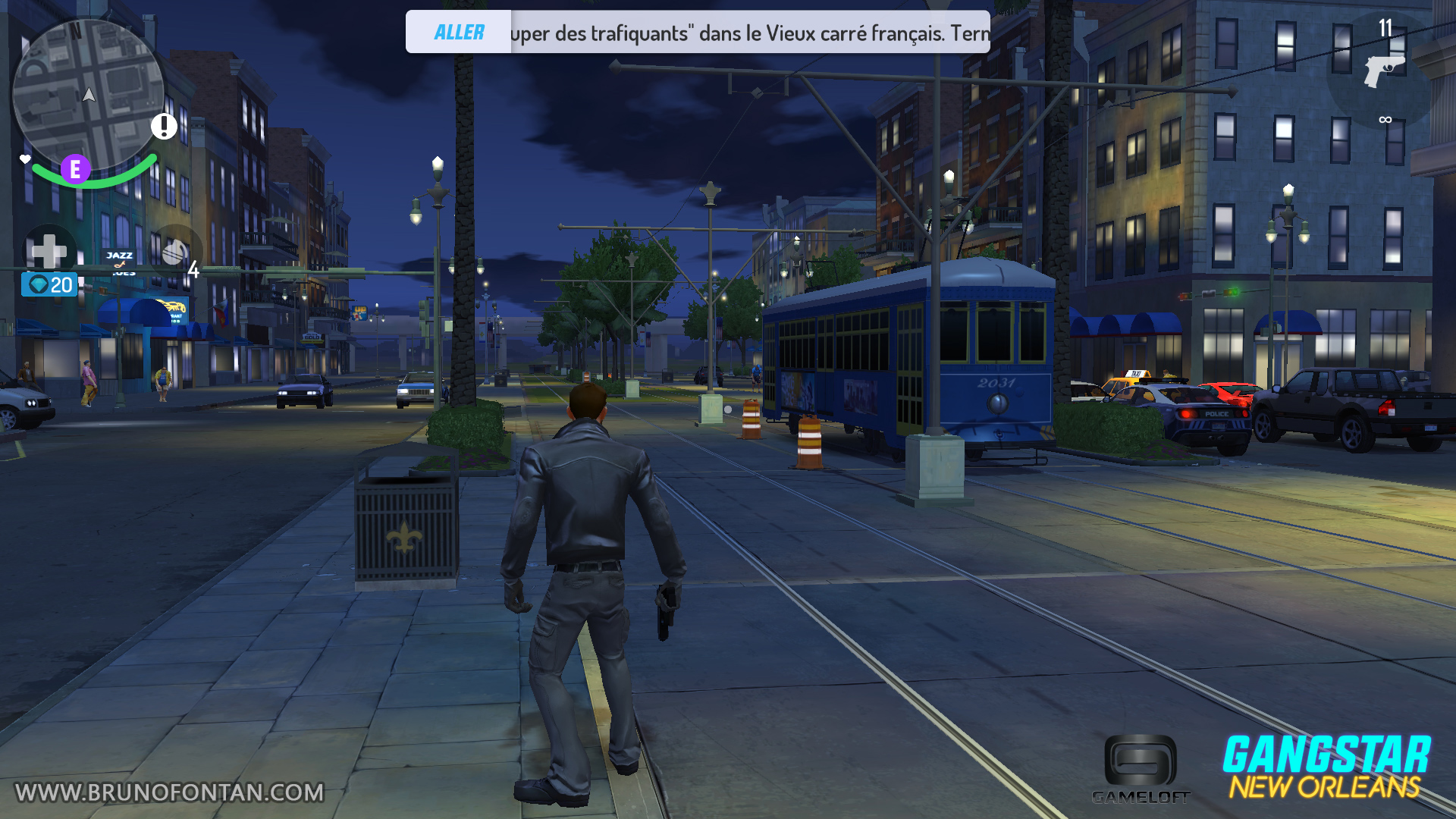Use the health cross medkit button
Viewport: 1456px width, 819px height.
(x=50, y=250)
